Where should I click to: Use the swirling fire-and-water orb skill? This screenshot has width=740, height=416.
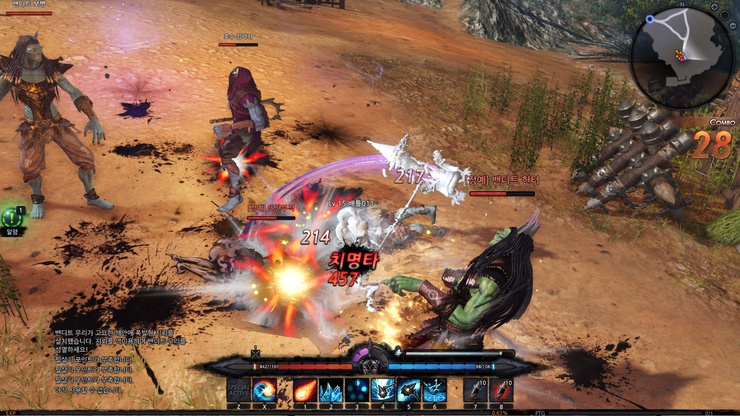tap(265, 389)
